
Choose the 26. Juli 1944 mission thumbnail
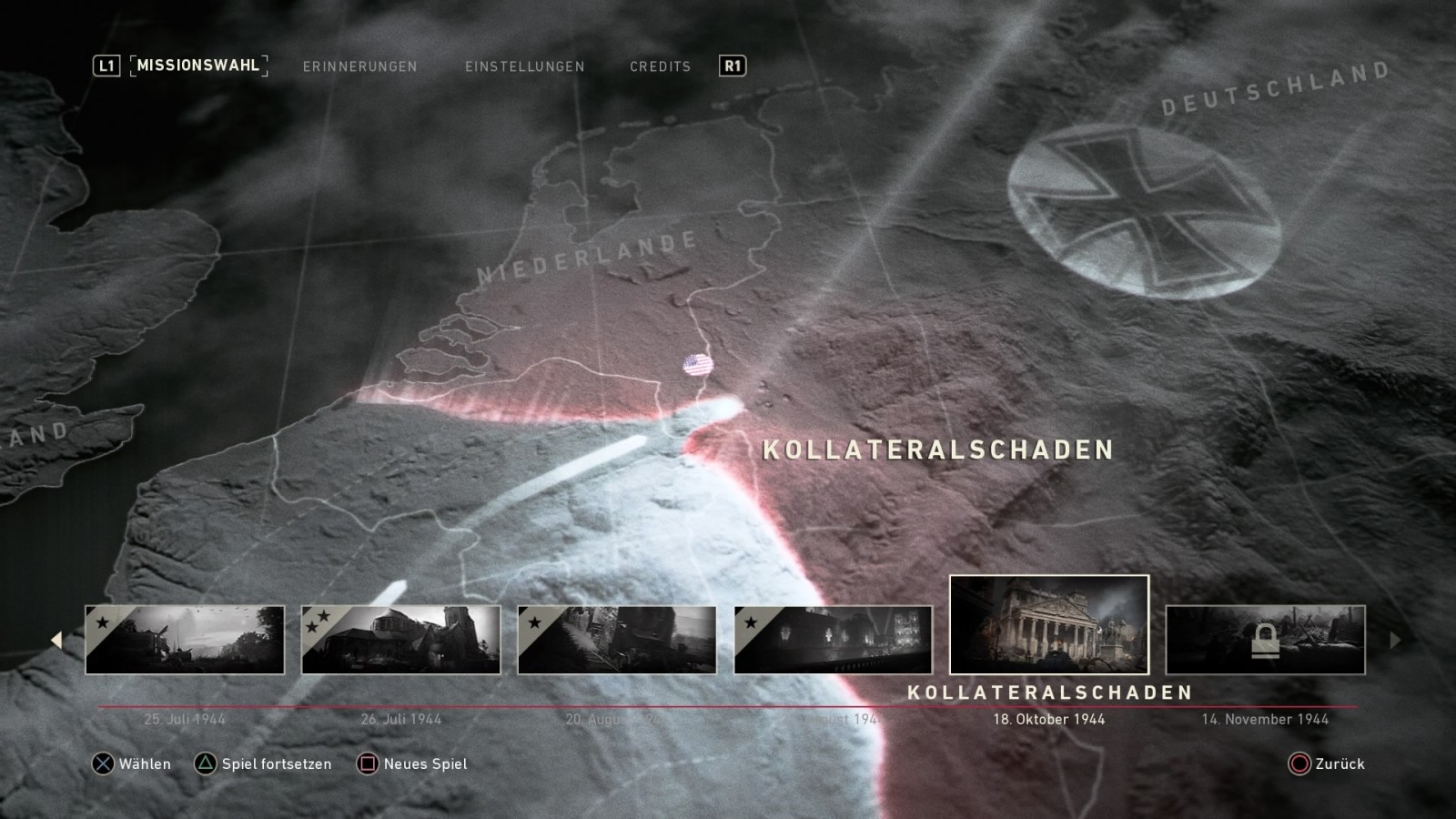click(400, 640)
